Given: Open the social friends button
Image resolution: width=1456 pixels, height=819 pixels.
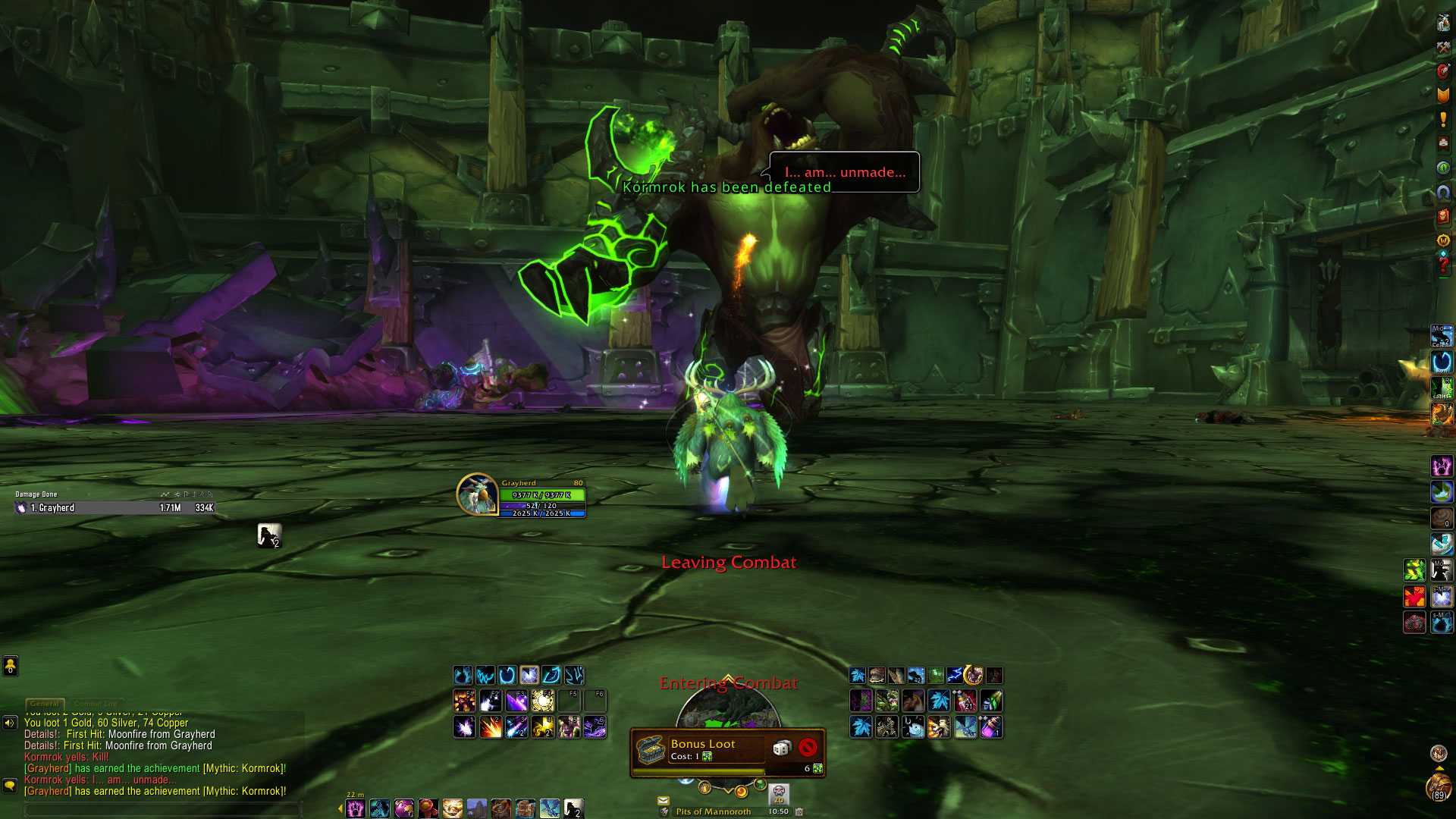Looking at the screenshot, I should (10, 666).
